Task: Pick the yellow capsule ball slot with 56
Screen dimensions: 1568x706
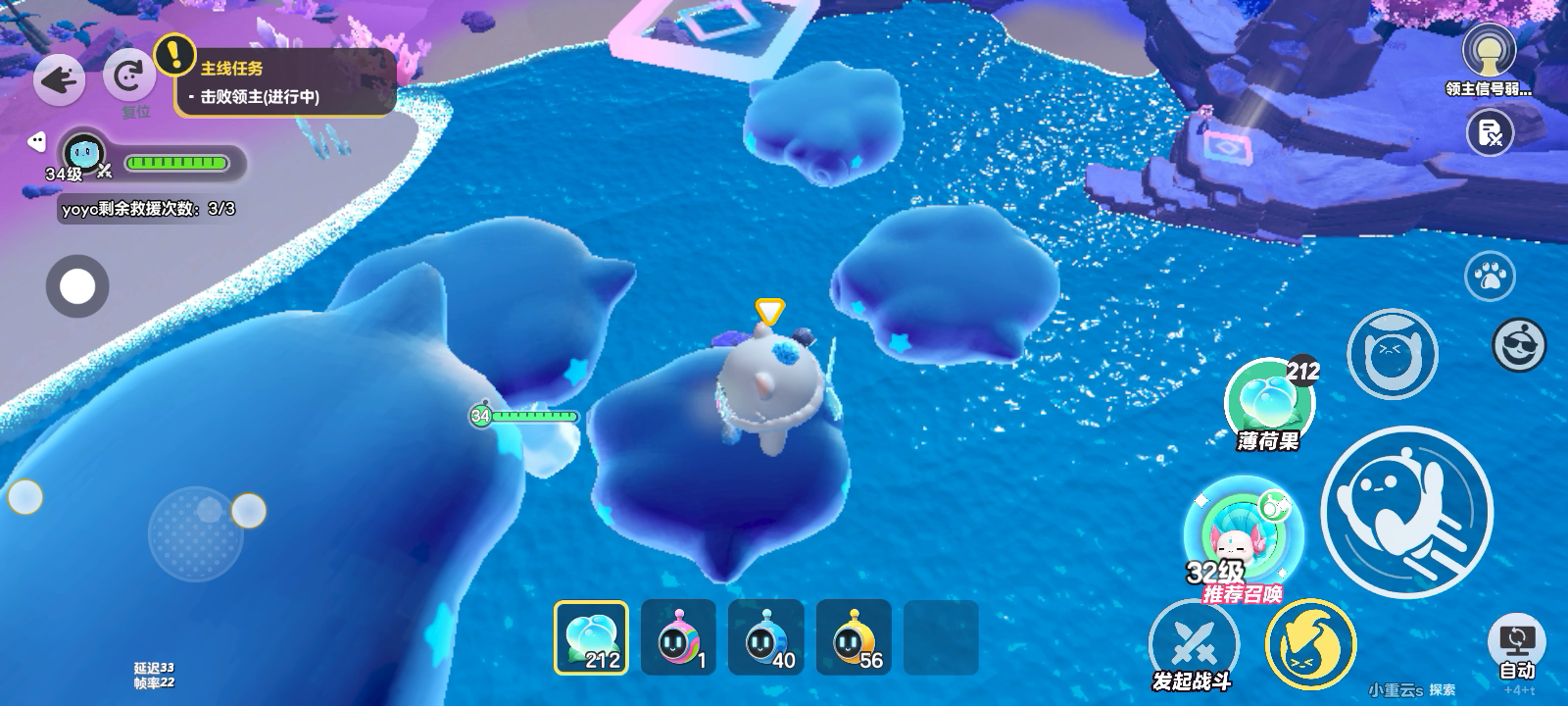Action: coord(853,637)
